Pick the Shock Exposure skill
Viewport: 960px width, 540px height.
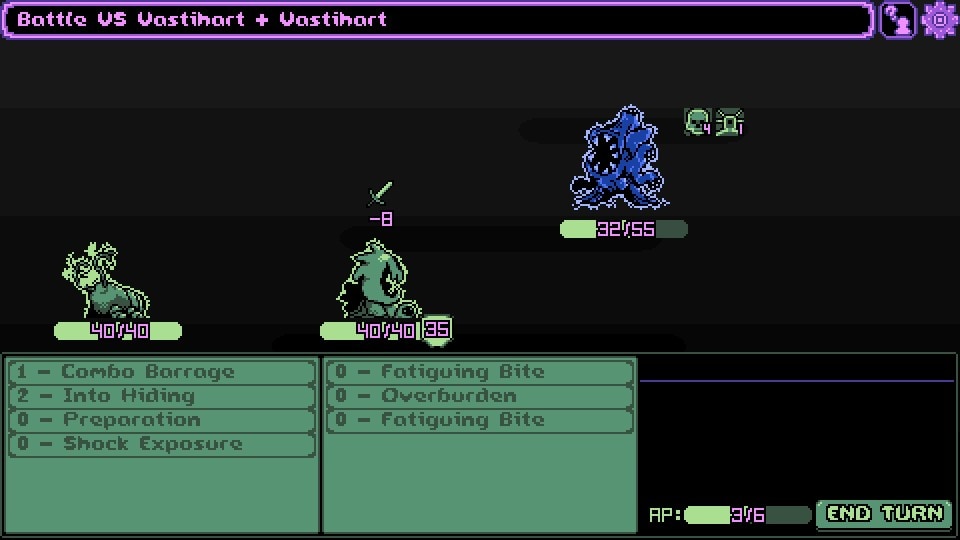[161, 444]
